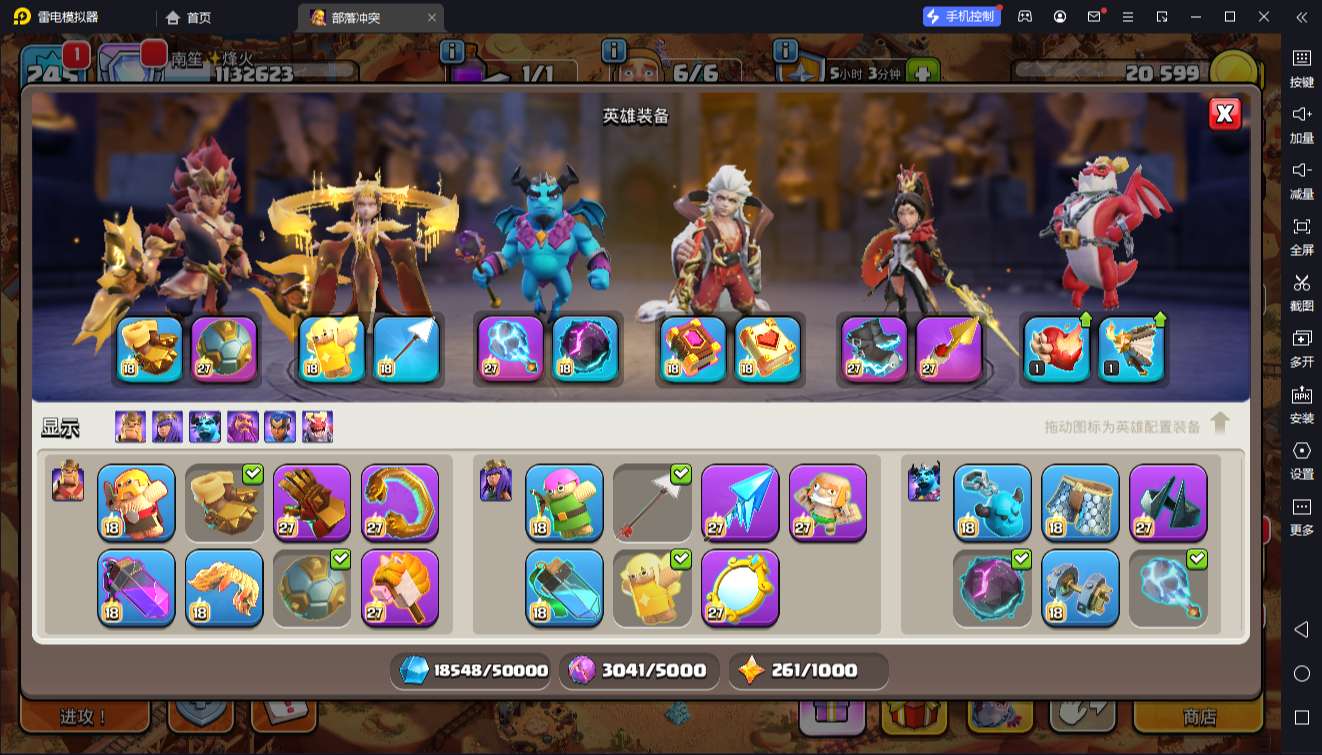Select the red heart equipment with upgrade arrow

click(1056, 349)
